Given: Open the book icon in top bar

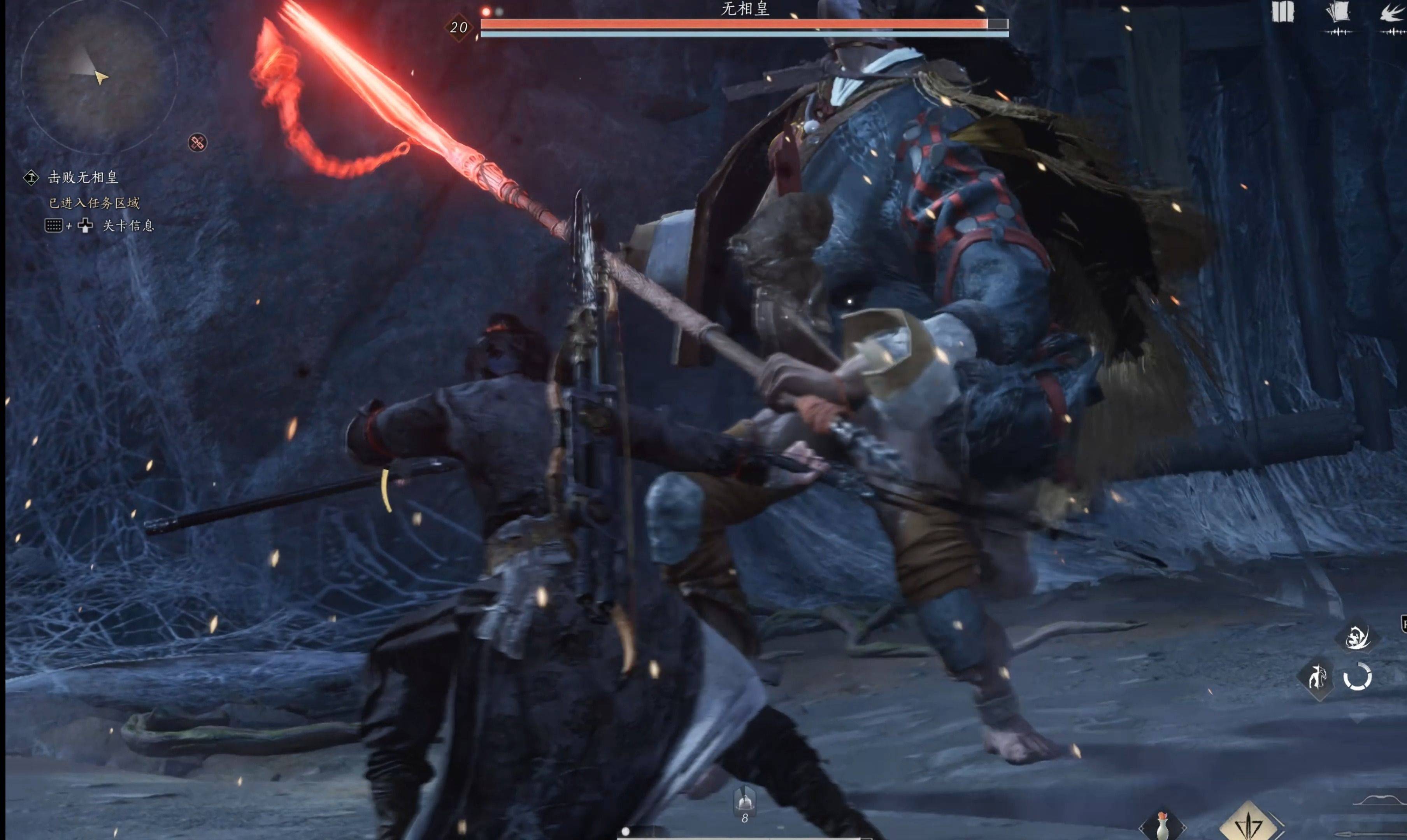Looking at the screenshot, I should (x=1282, y=12).
